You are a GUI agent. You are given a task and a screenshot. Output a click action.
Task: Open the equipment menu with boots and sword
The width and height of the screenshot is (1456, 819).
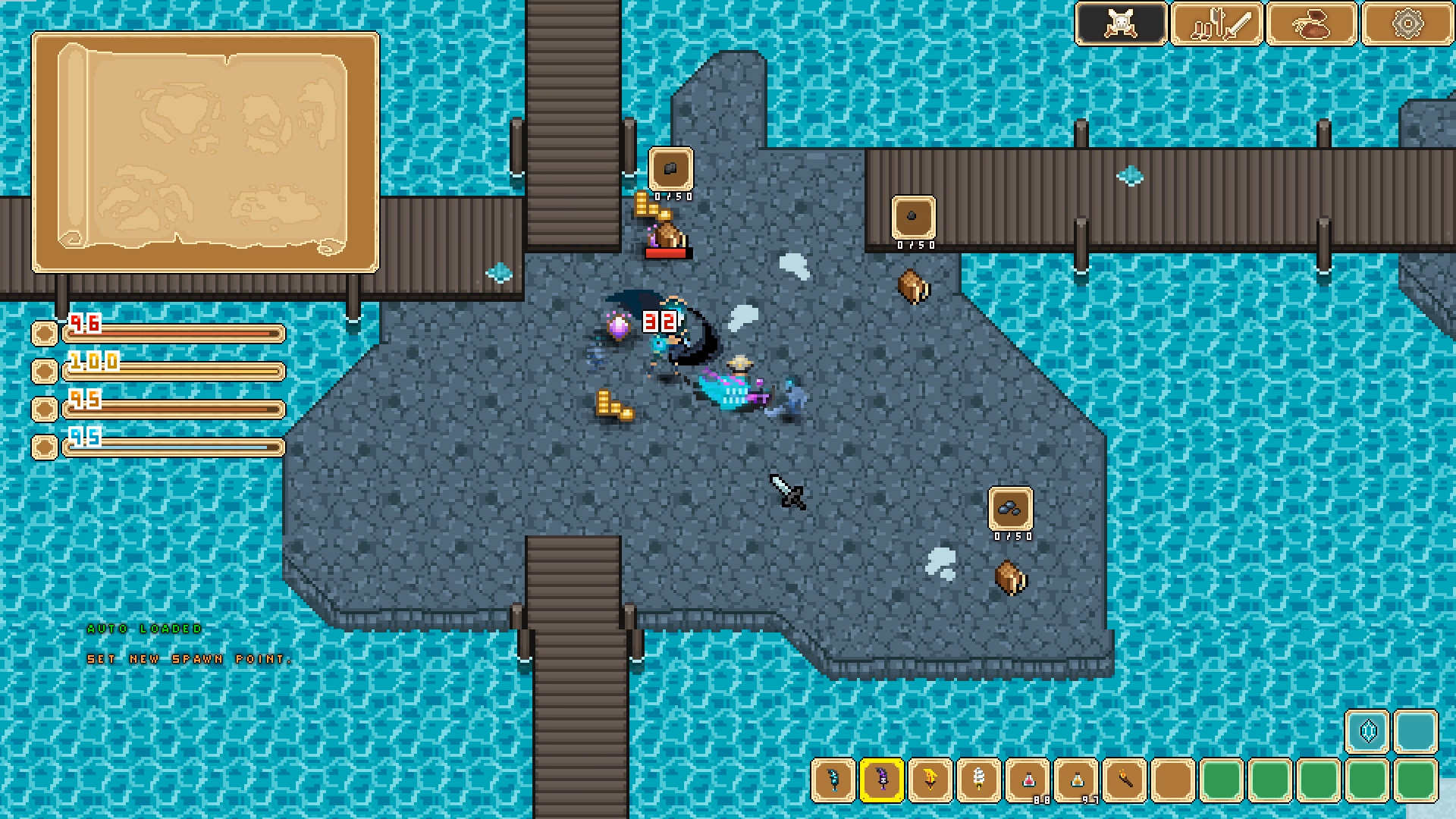pyautogui.click(x=1216, y=24)
